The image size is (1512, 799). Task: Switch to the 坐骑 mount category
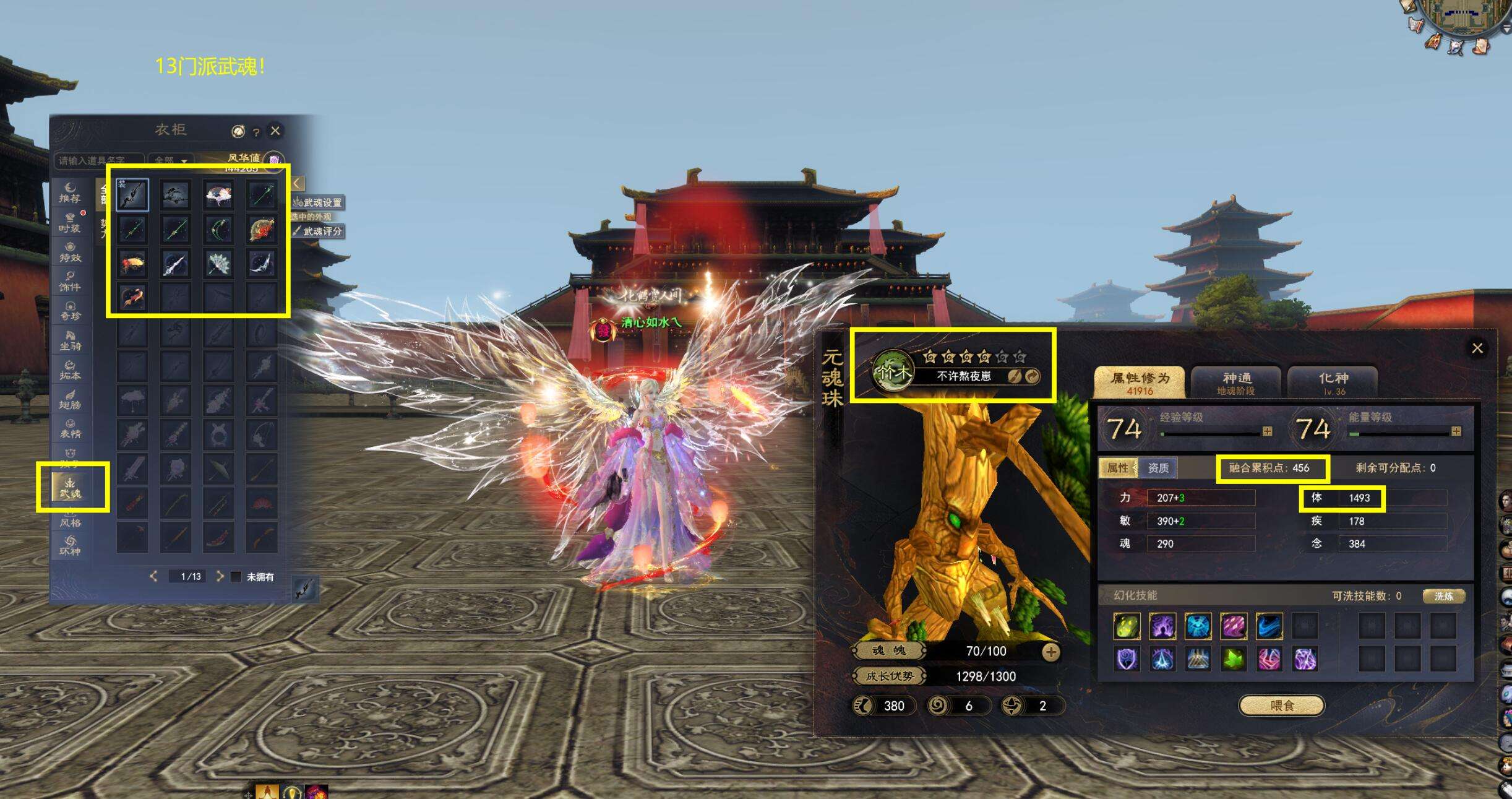(x=70, y=340)
